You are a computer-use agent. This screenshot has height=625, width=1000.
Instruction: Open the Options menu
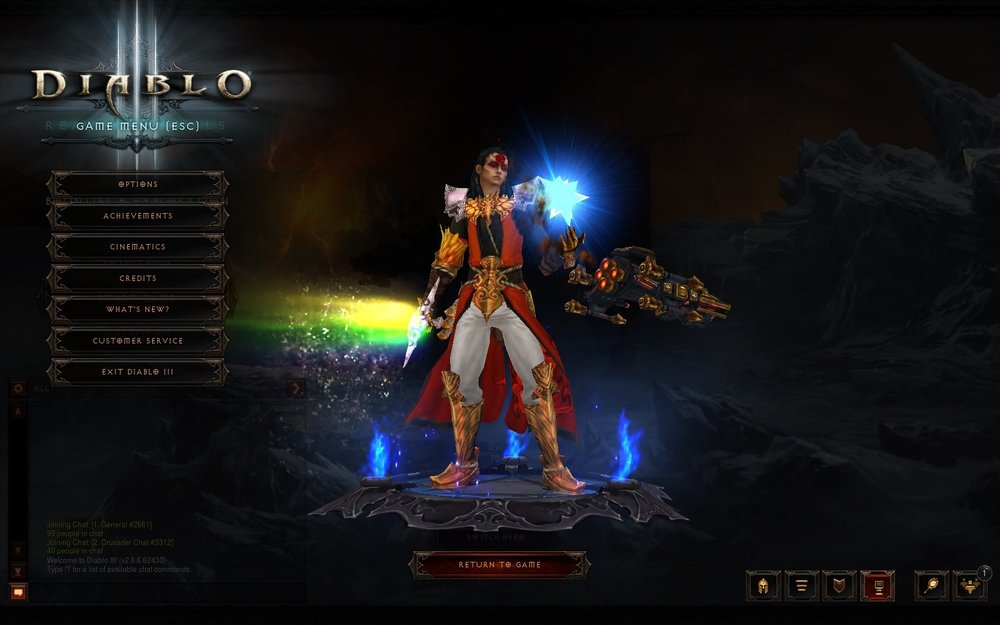point(138,184)
